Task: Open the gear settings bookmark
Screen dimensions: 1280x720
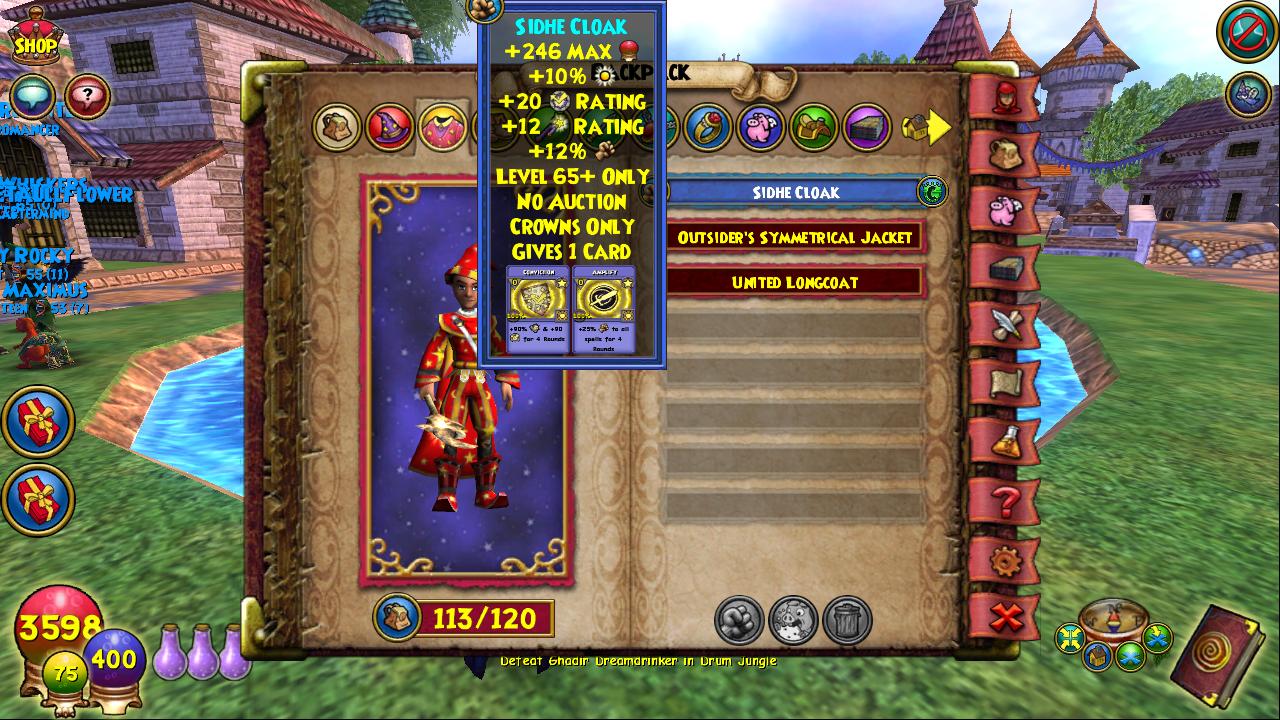Action: 1003,558
